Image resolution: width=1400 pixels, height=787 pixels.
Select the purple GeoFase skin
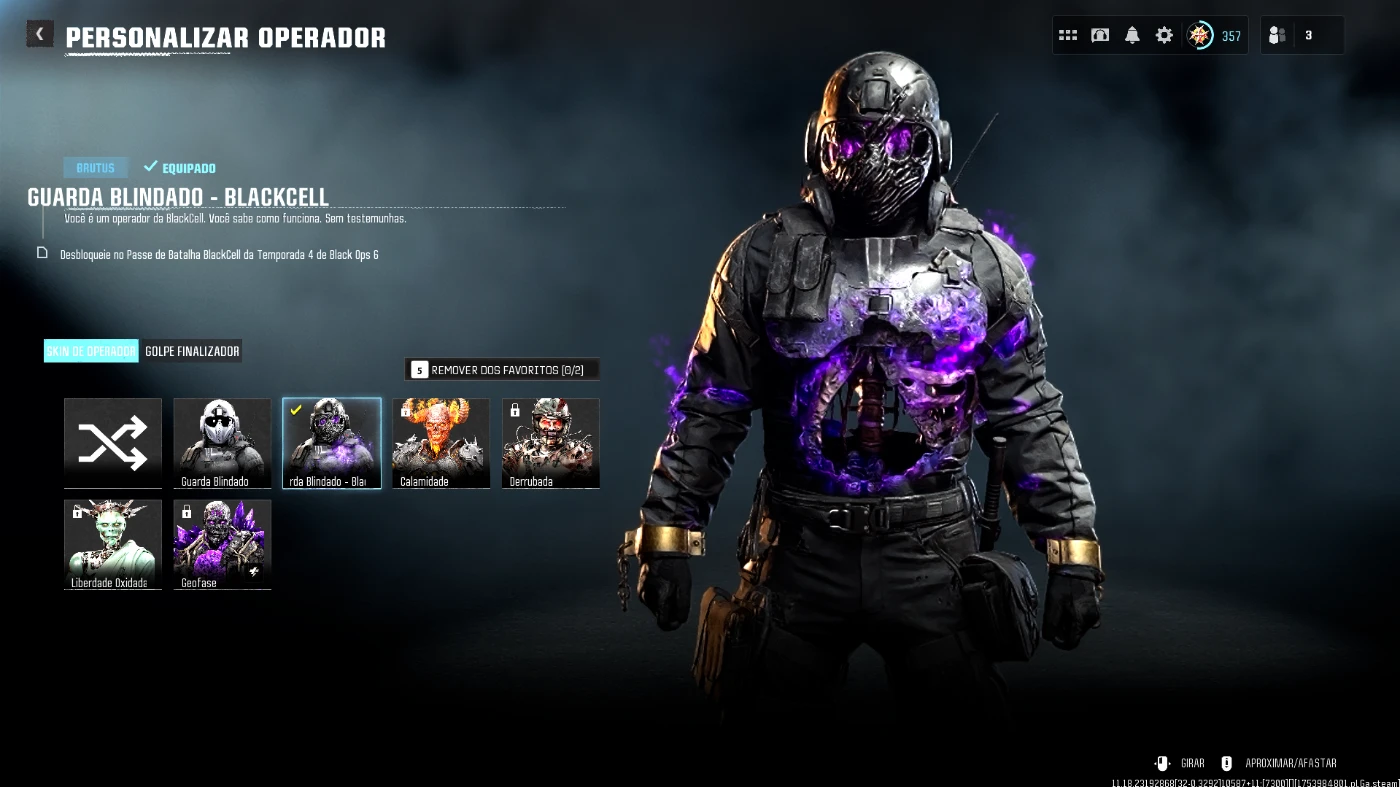pyautogui.click(x=222, y=544)
